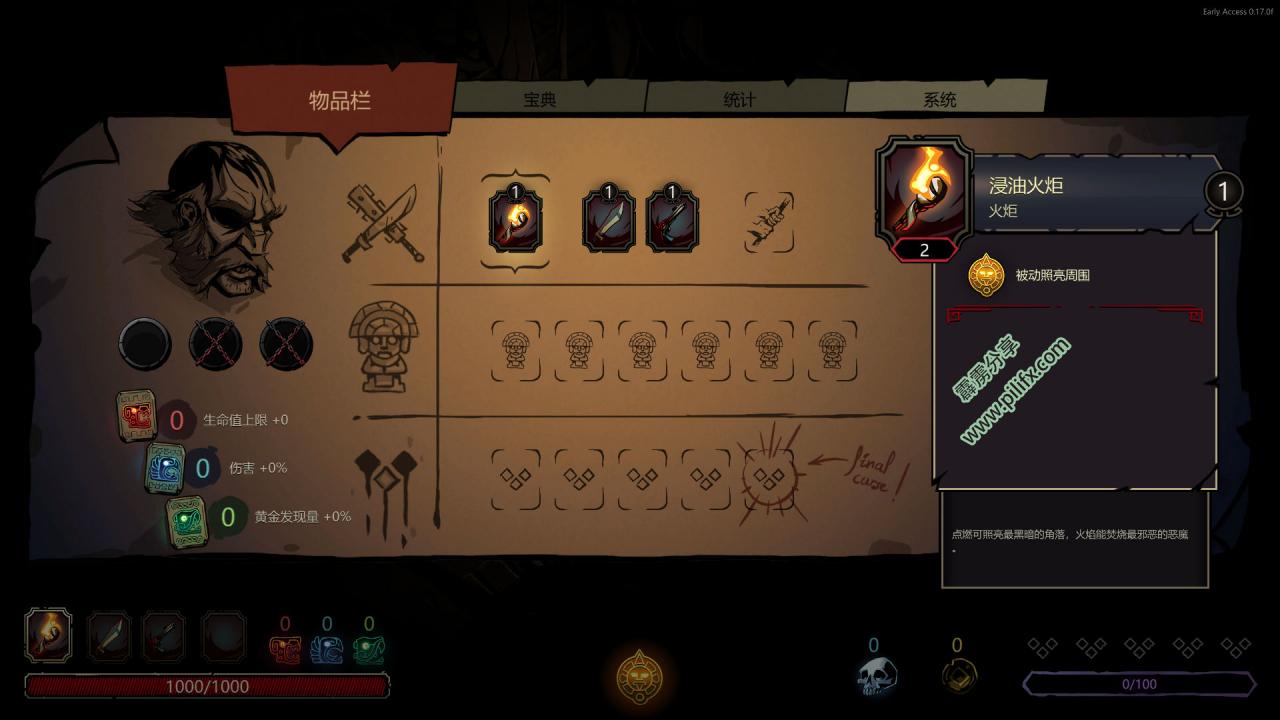
Task: Open the 统计 tab
Action: (739, 99)
